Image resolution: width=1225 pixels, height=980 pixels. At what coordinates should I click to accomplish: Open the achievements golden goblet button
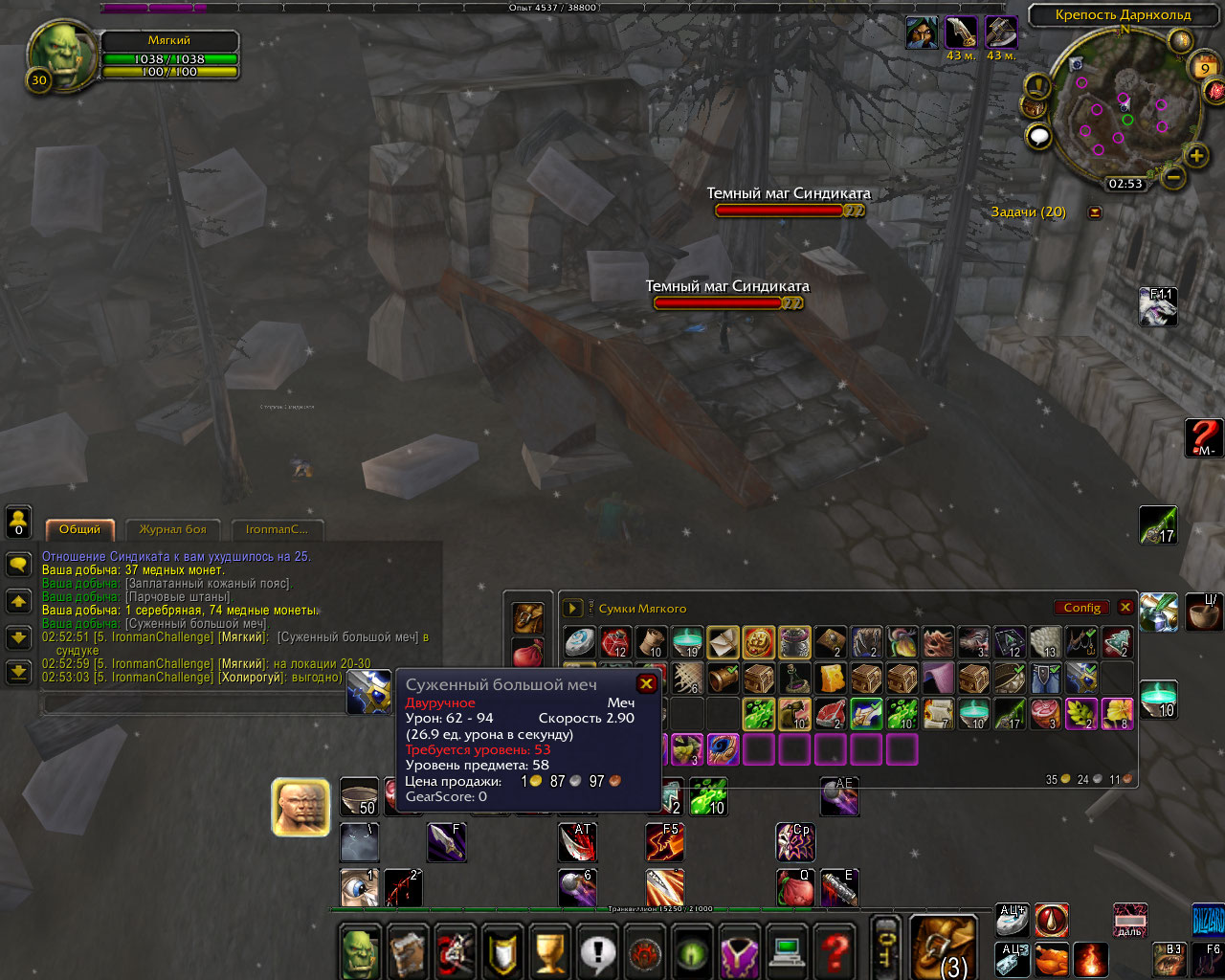550,951
